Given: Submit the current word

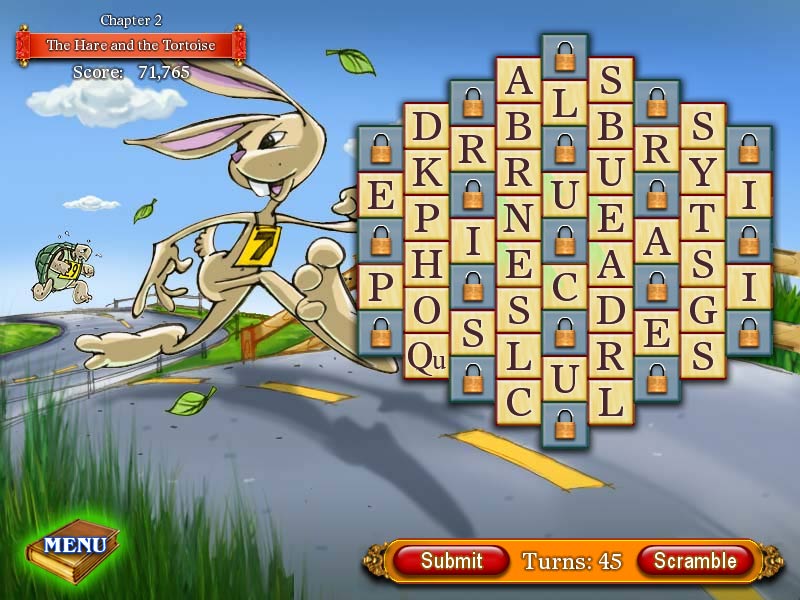Looking at the screenshot, I should point(451,561).
